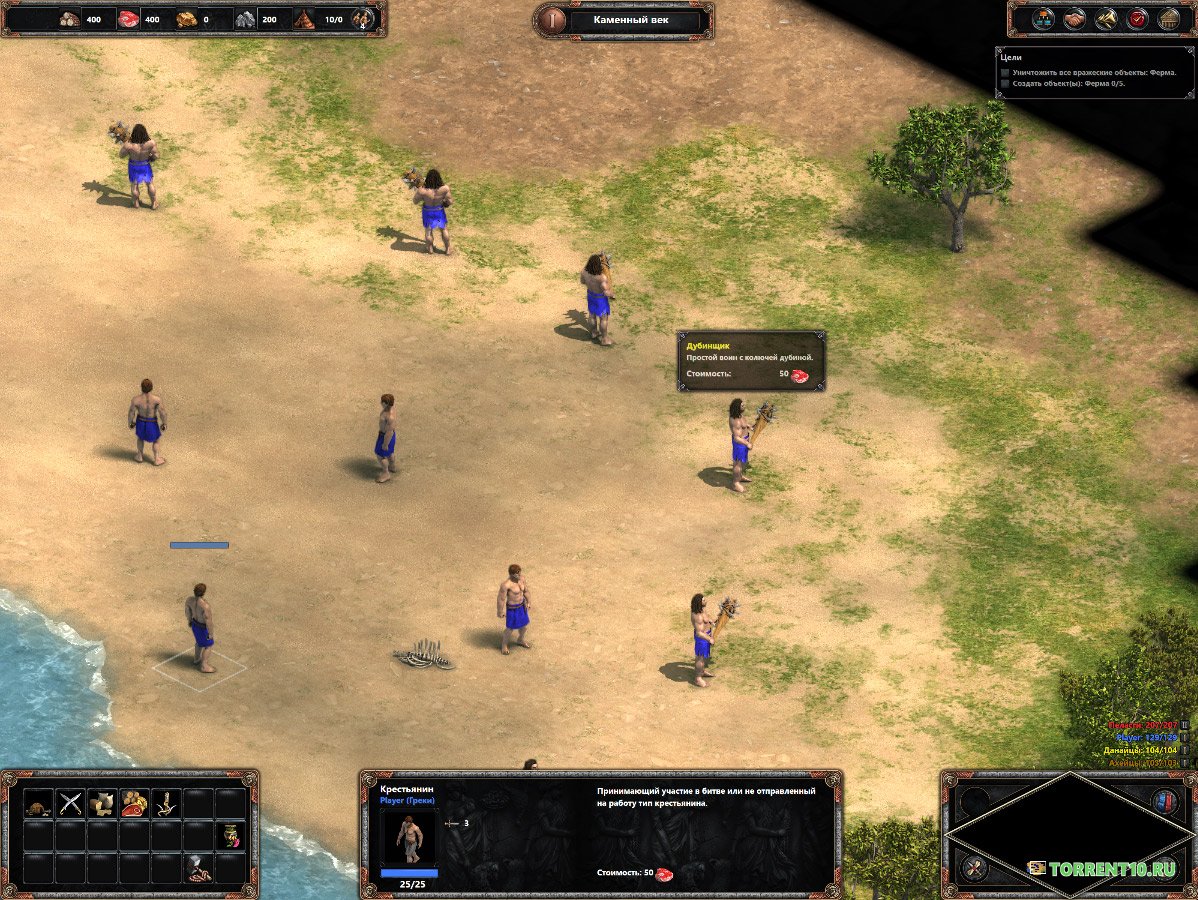This screenshot has height=900, width=1198.
Task: Click the crossed scroll minimap button
Action: point(973,868)
